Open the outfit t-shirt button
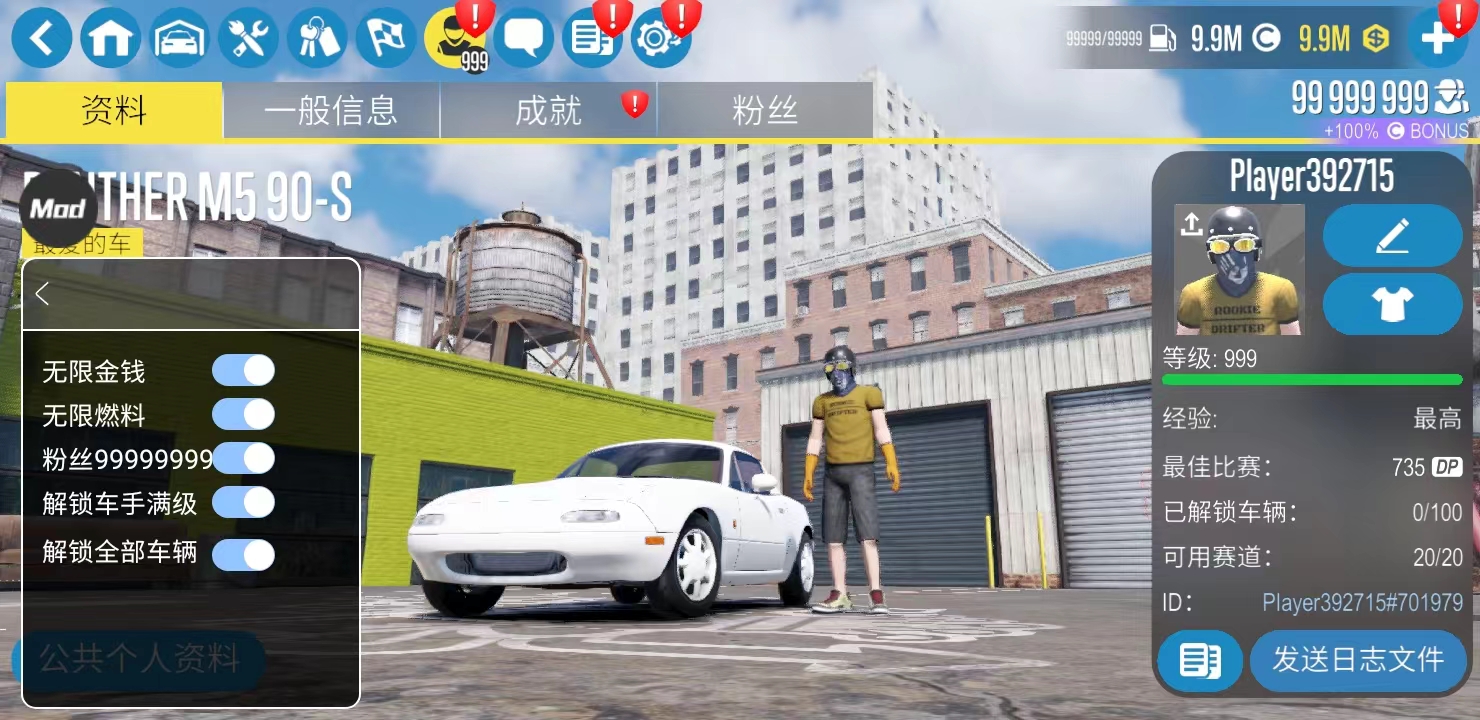Screen dimensions: 1480x720 [1392, 304]
